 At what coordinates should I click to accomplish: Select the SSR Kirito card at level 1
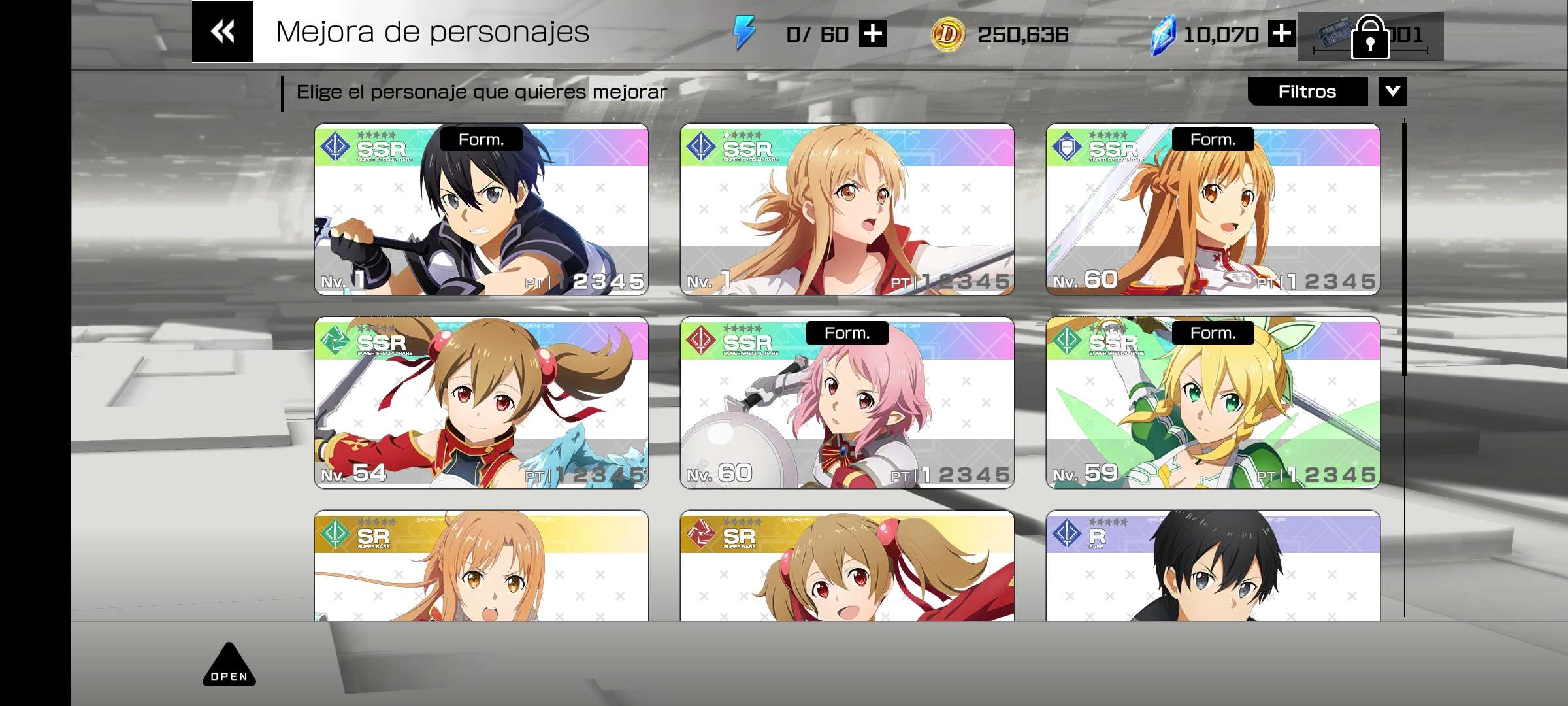482,209
